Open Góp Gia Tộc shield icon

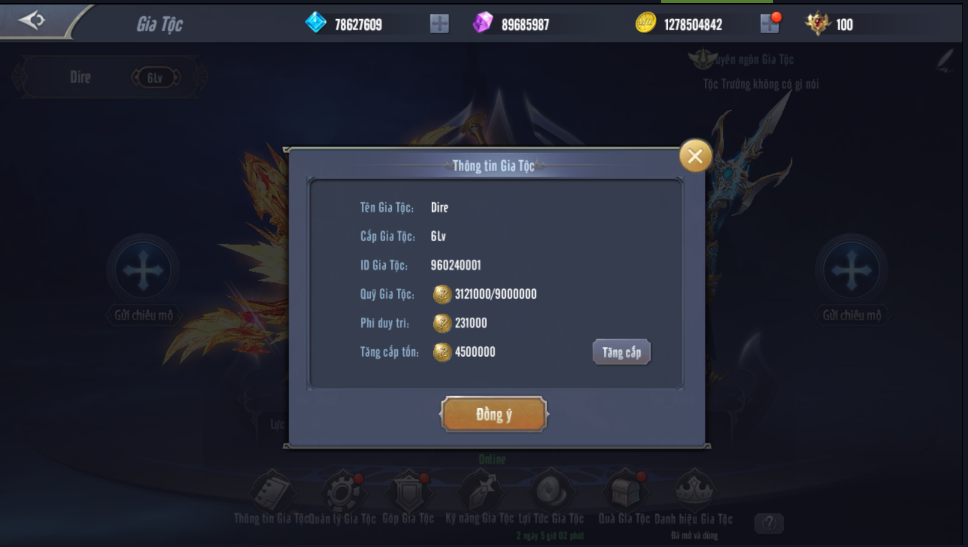click(x=410, y=491)
